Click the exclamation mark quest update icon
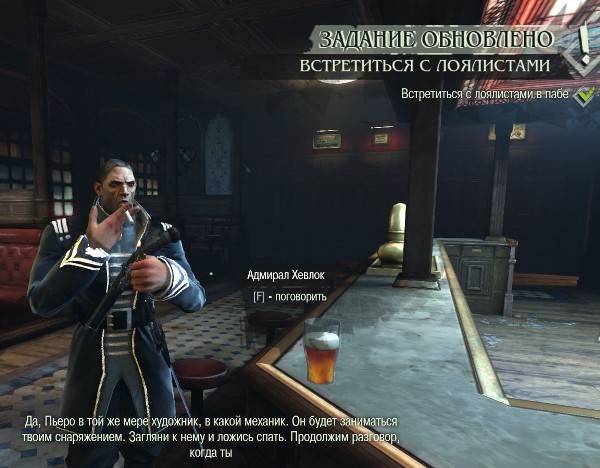The image size is (600, 468). click(x=583, y=42)
